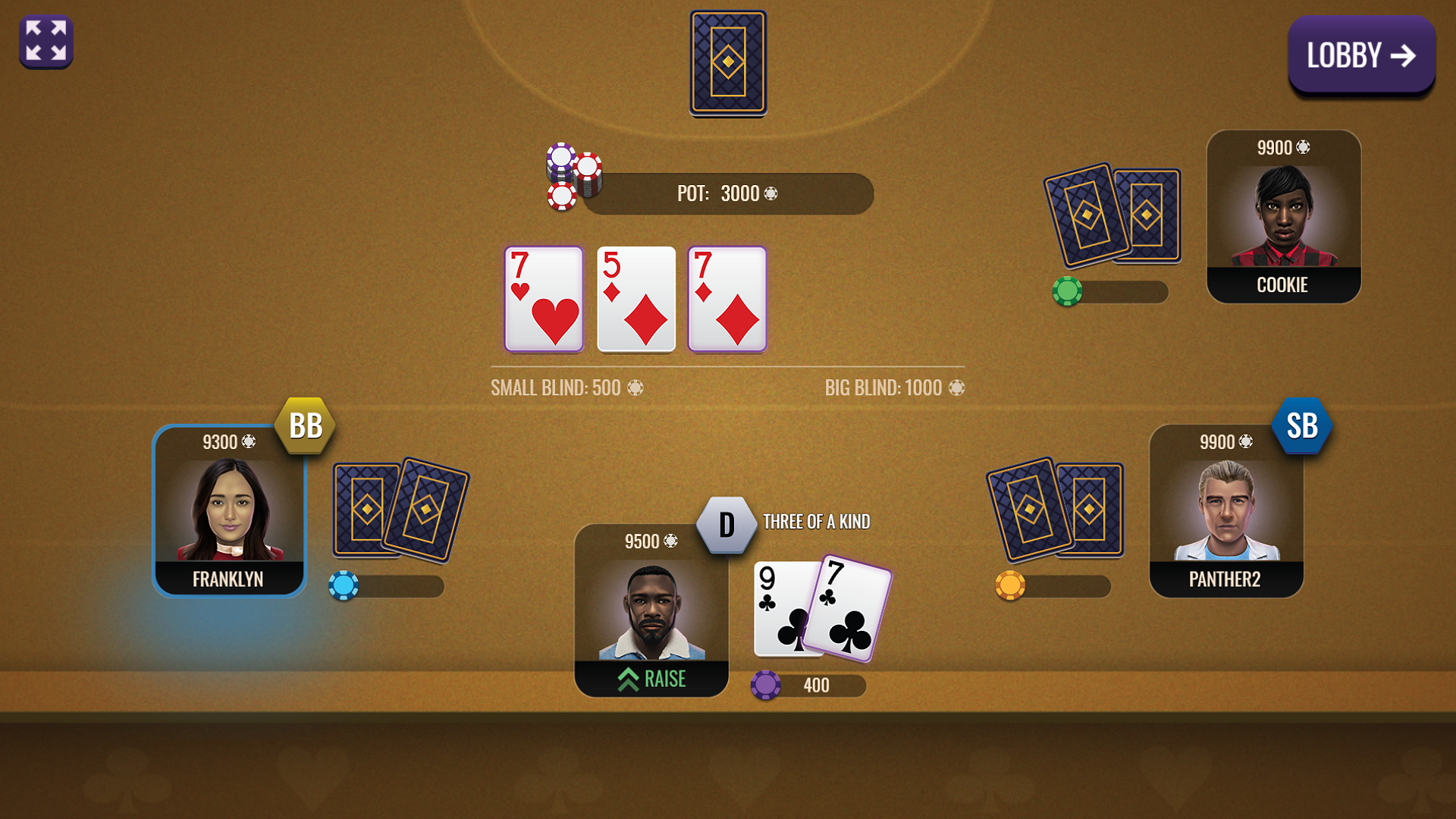The width and height of the screenshot is (1456, 819).
Task: Expand Panther2's player panel
Action: 1226,510
